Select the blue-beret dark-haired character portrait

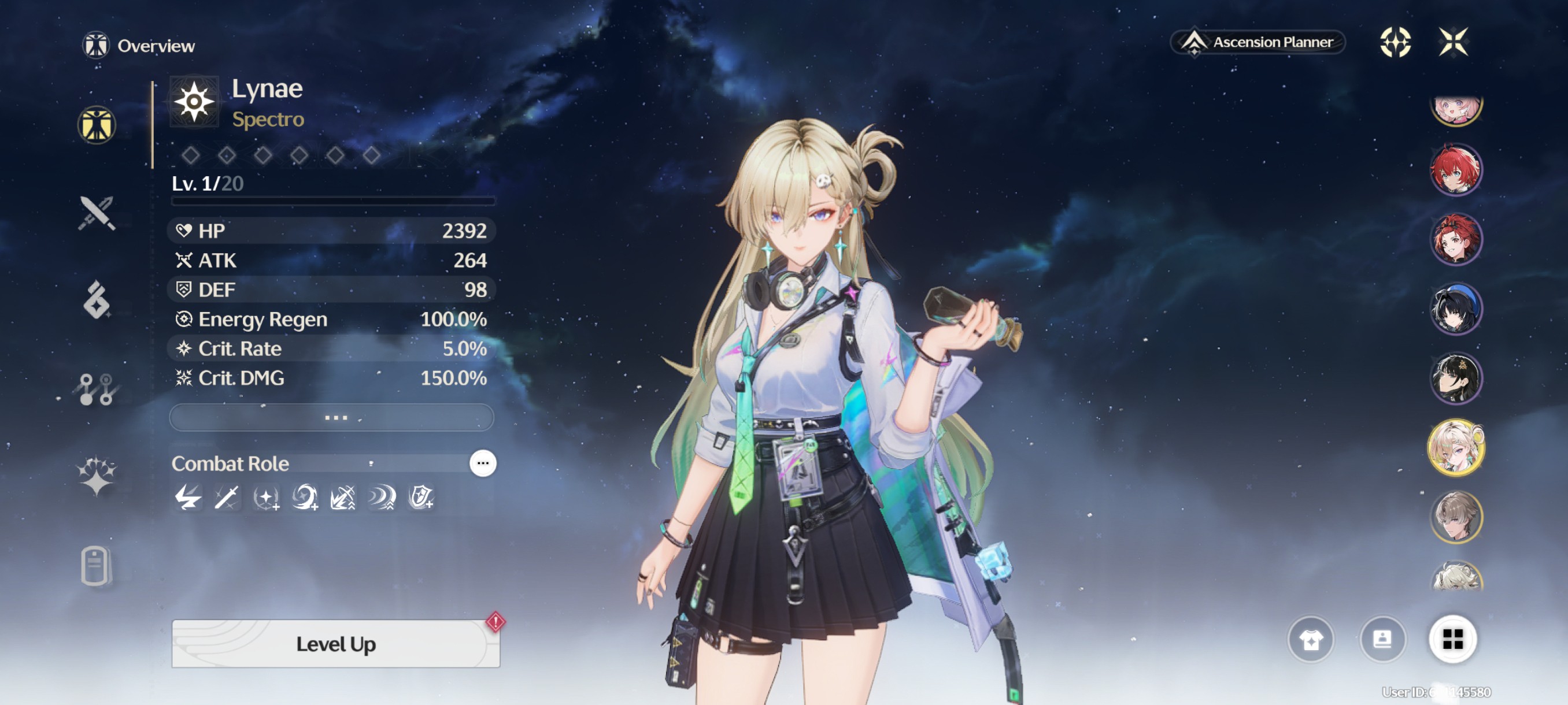pos(1455,309)
